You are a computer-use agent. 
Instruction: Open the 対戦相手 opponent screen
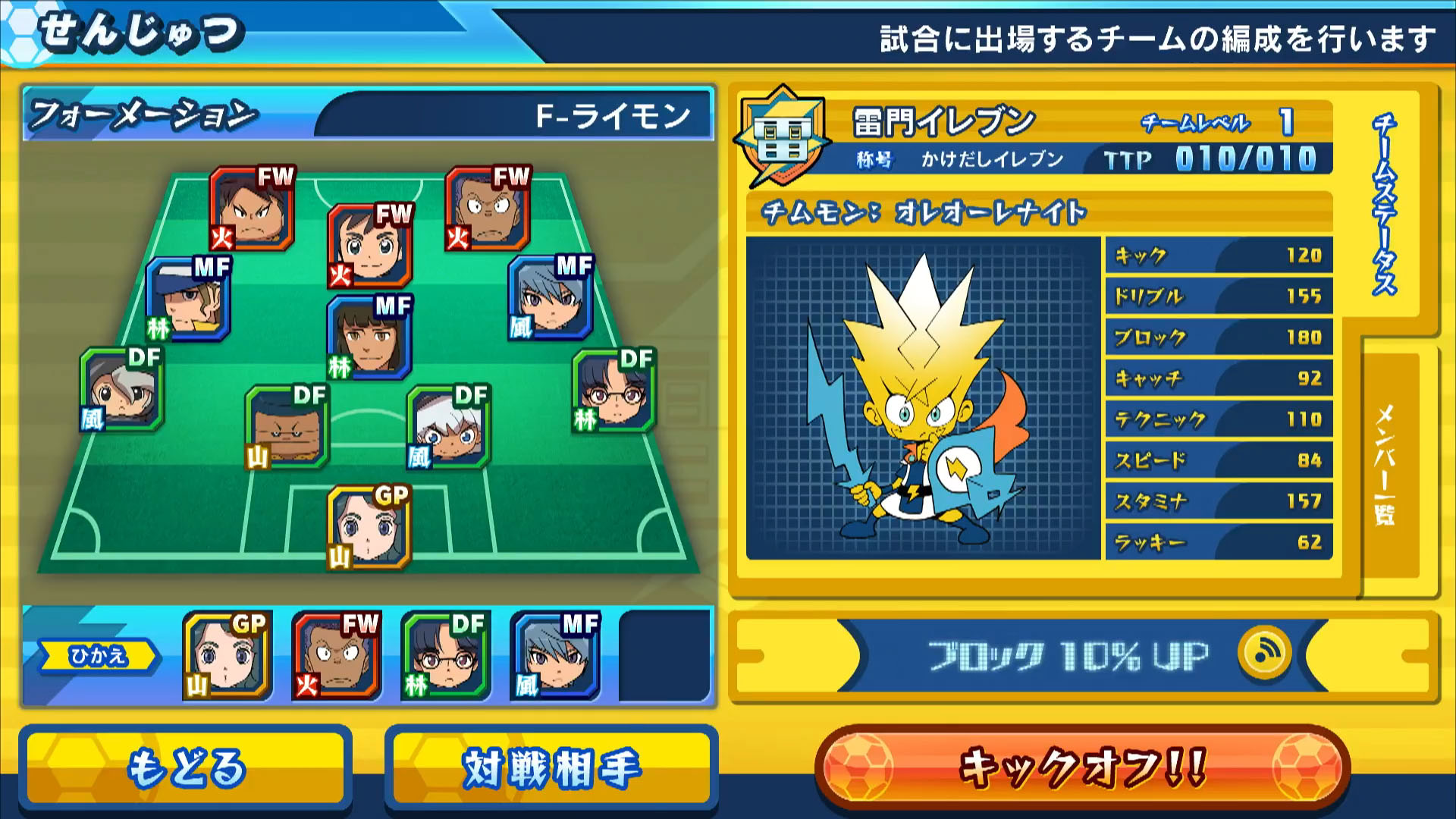[551, 767]
